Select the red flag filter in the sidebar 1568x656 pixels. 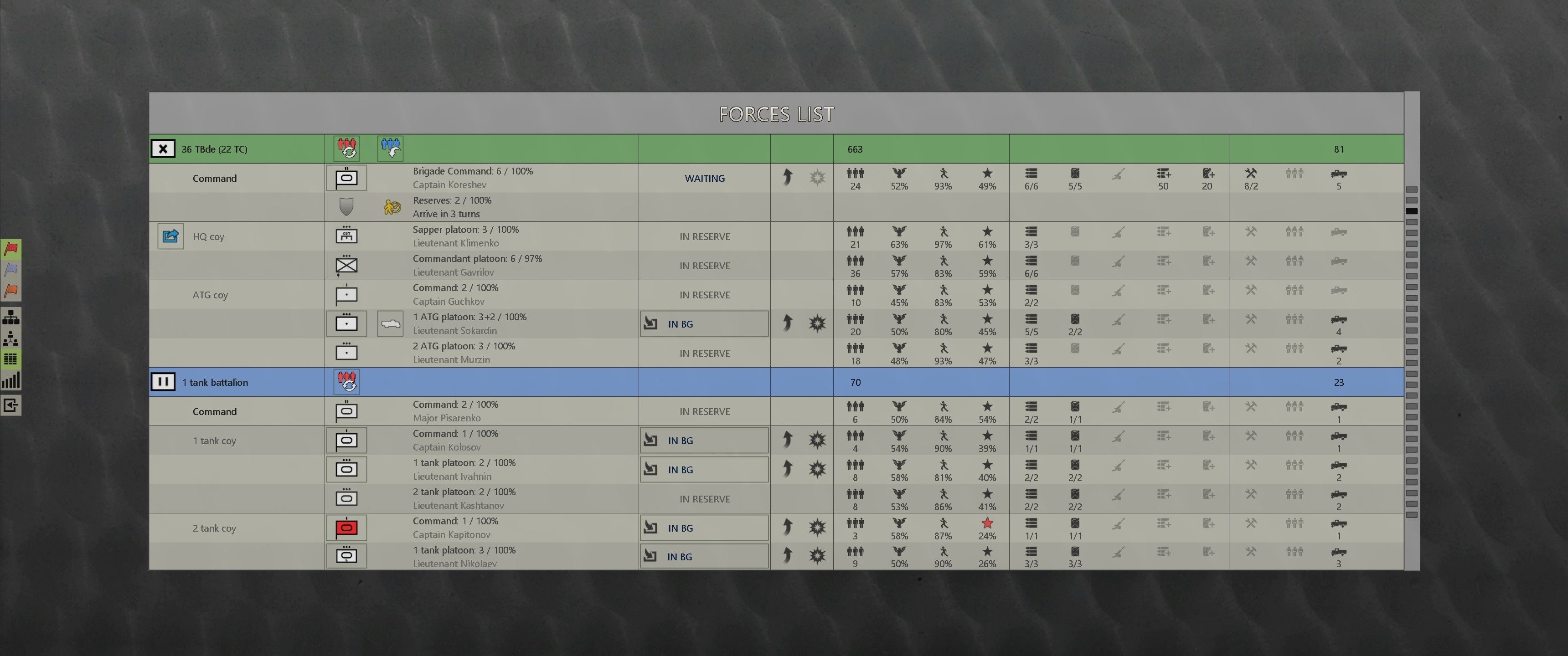click(11, 248)
